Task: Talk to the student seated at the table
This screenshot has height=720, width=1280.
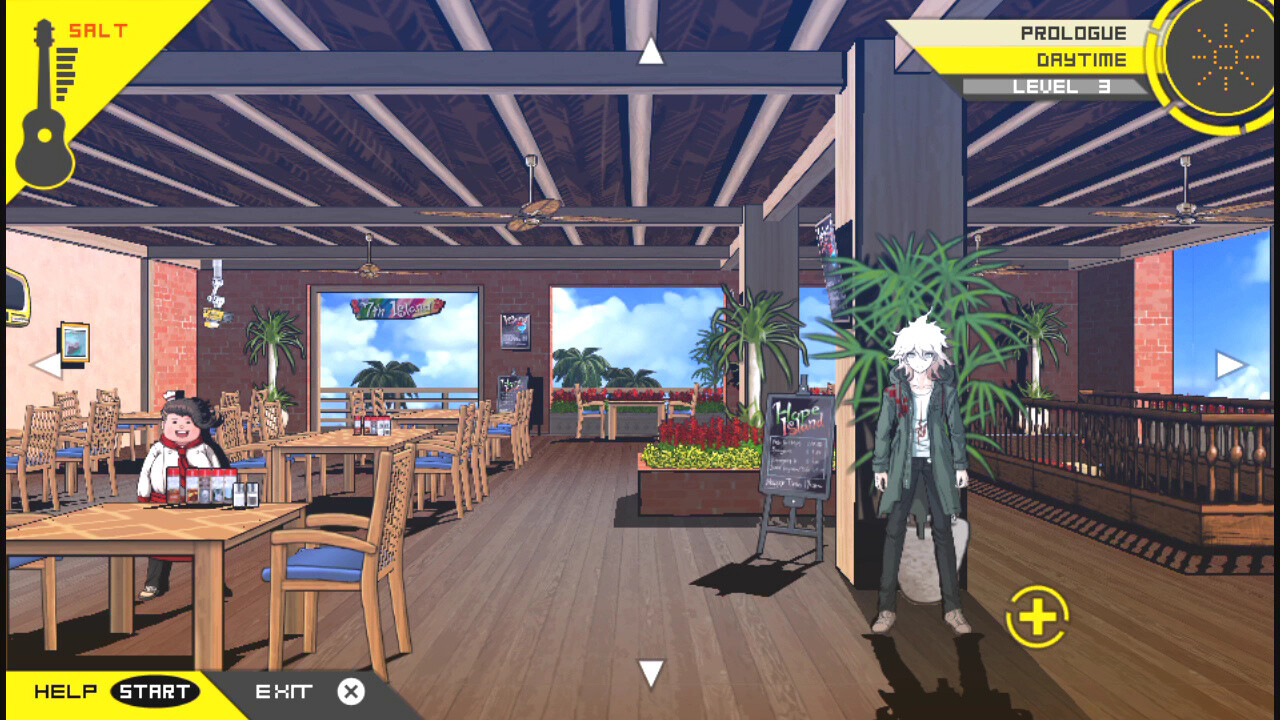Action: 180,430
